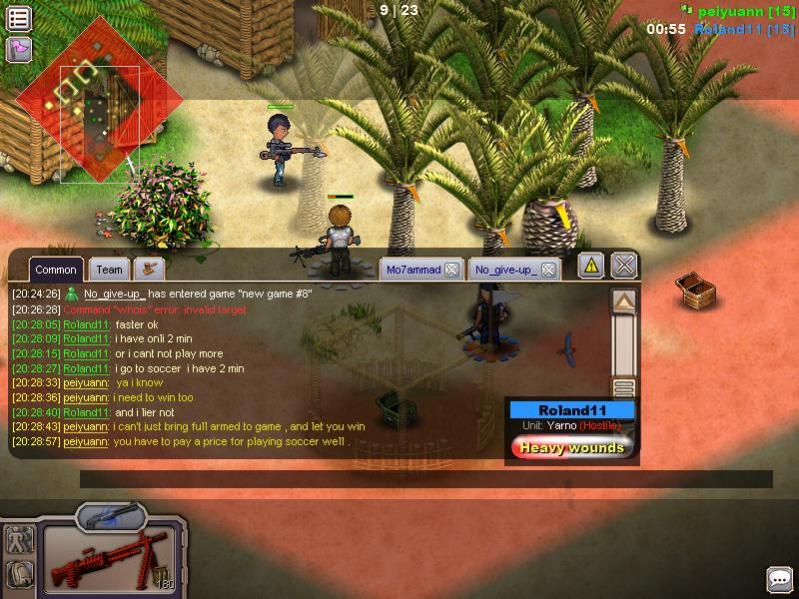Click the speech bubble chat button

780,579
